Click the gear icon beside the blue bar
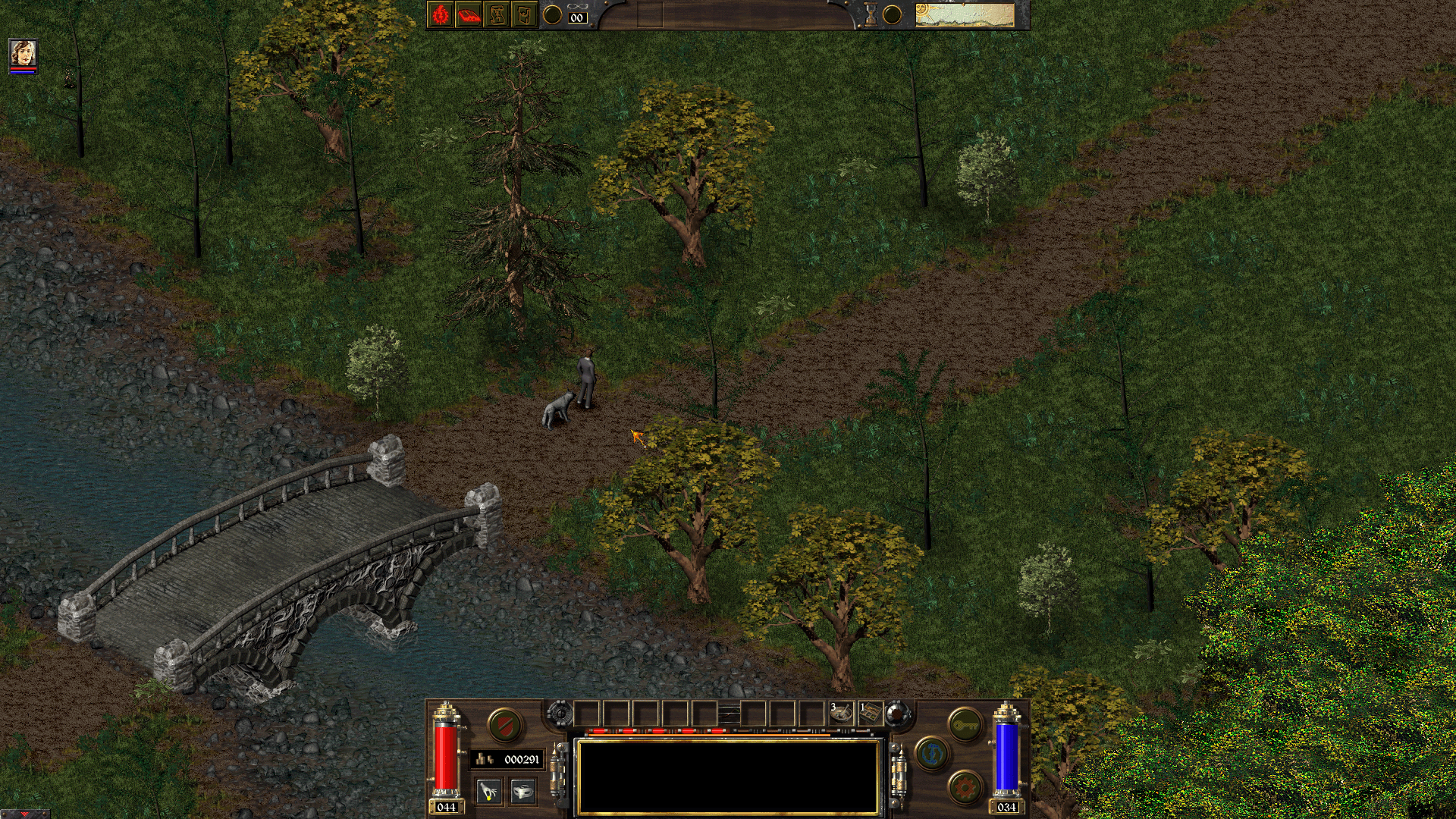 pyautogui.click(x=964, y=786)
